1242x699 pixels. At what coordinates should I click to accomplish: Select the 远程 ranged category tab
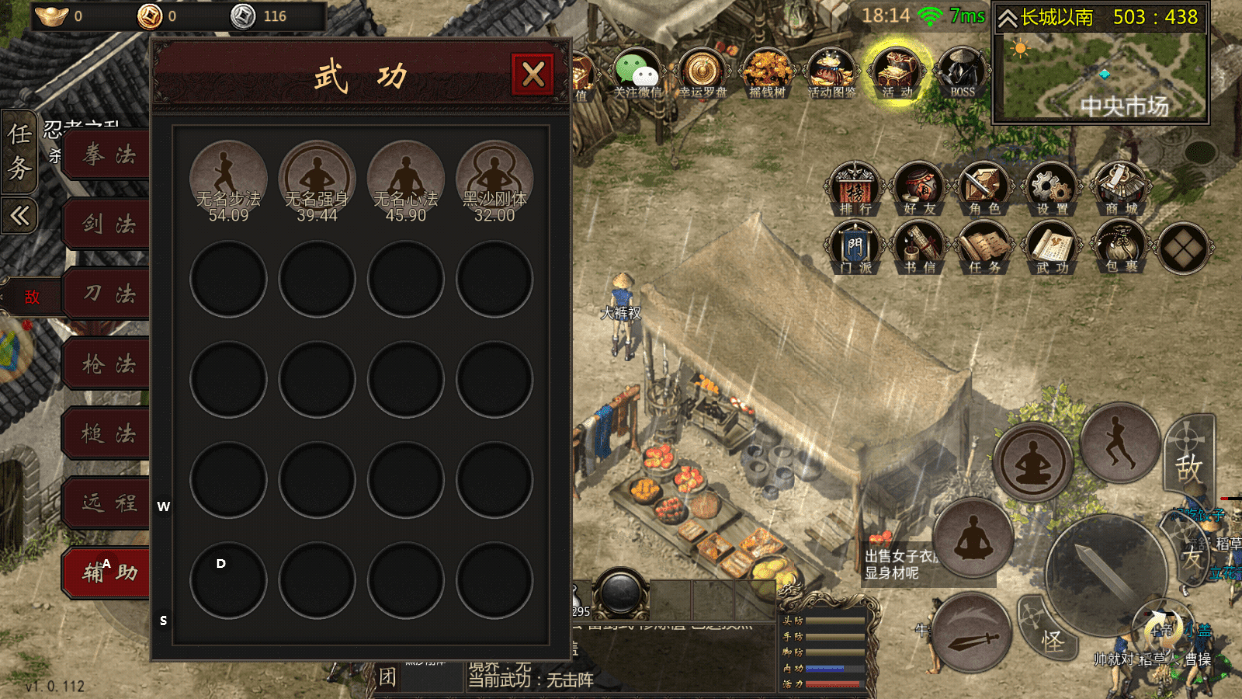click(107, 502)
